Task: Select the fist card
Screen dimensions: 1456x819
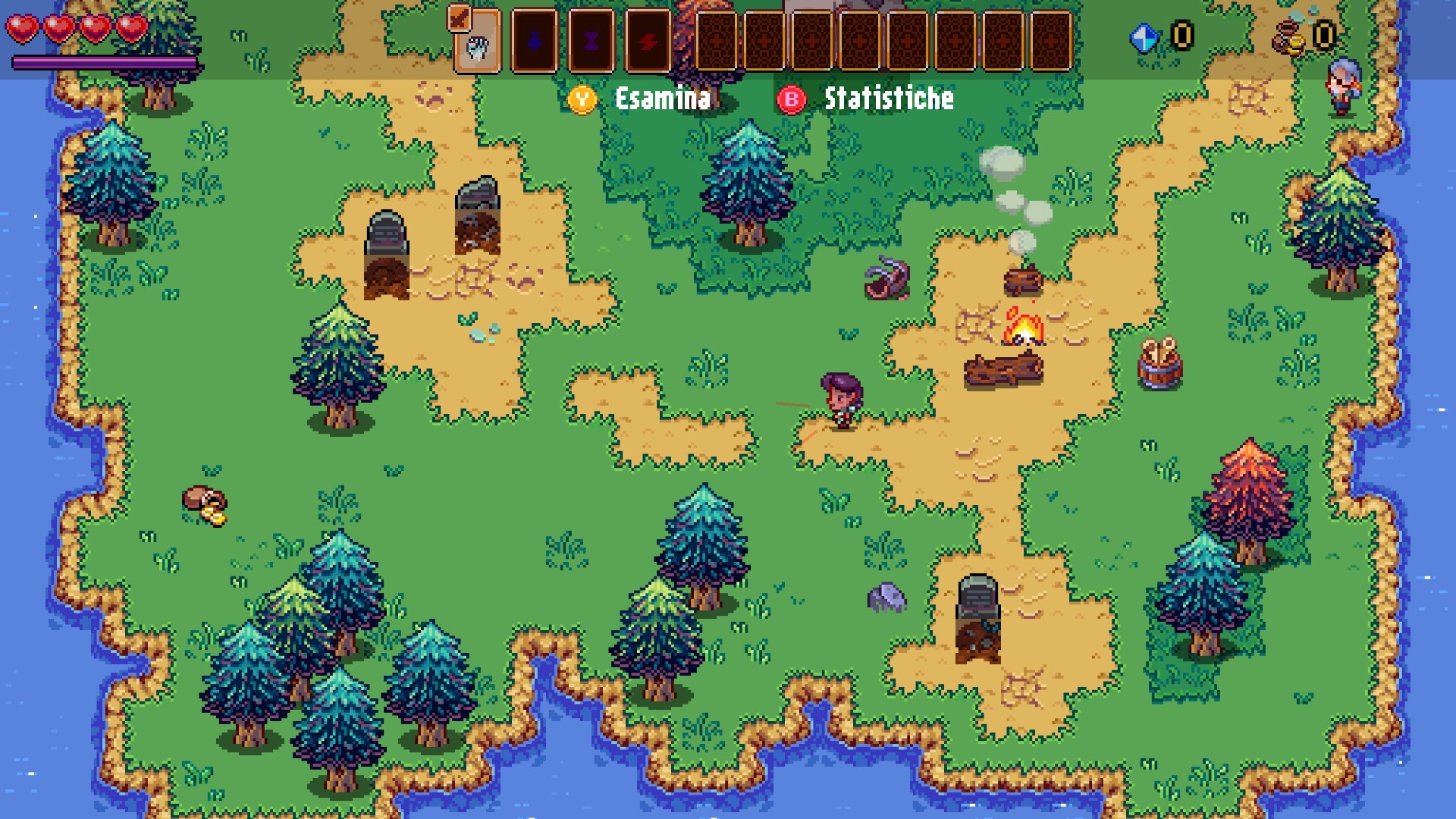Action: point(477,42)
